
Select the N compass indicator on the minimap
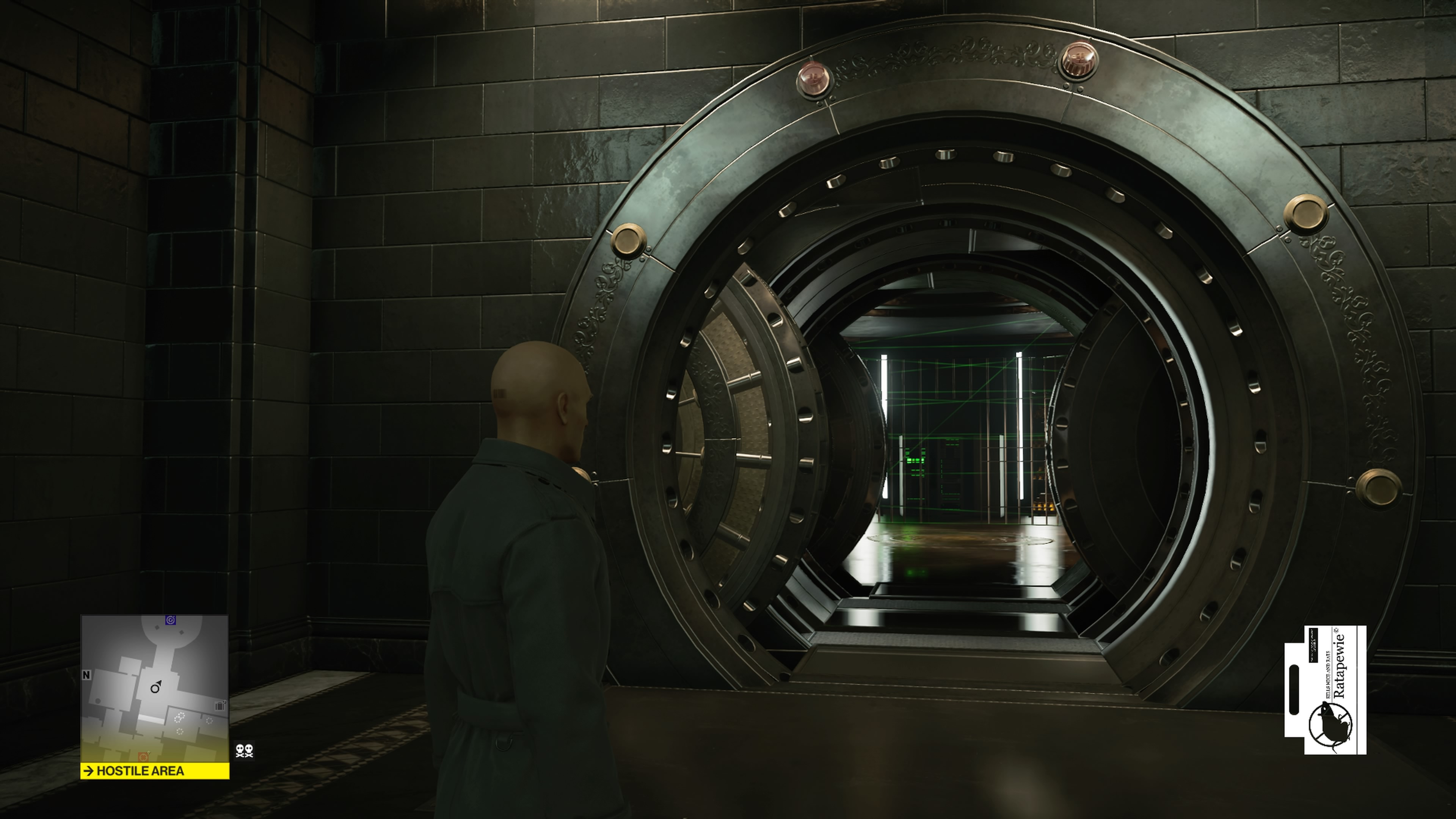click(86, 675)
